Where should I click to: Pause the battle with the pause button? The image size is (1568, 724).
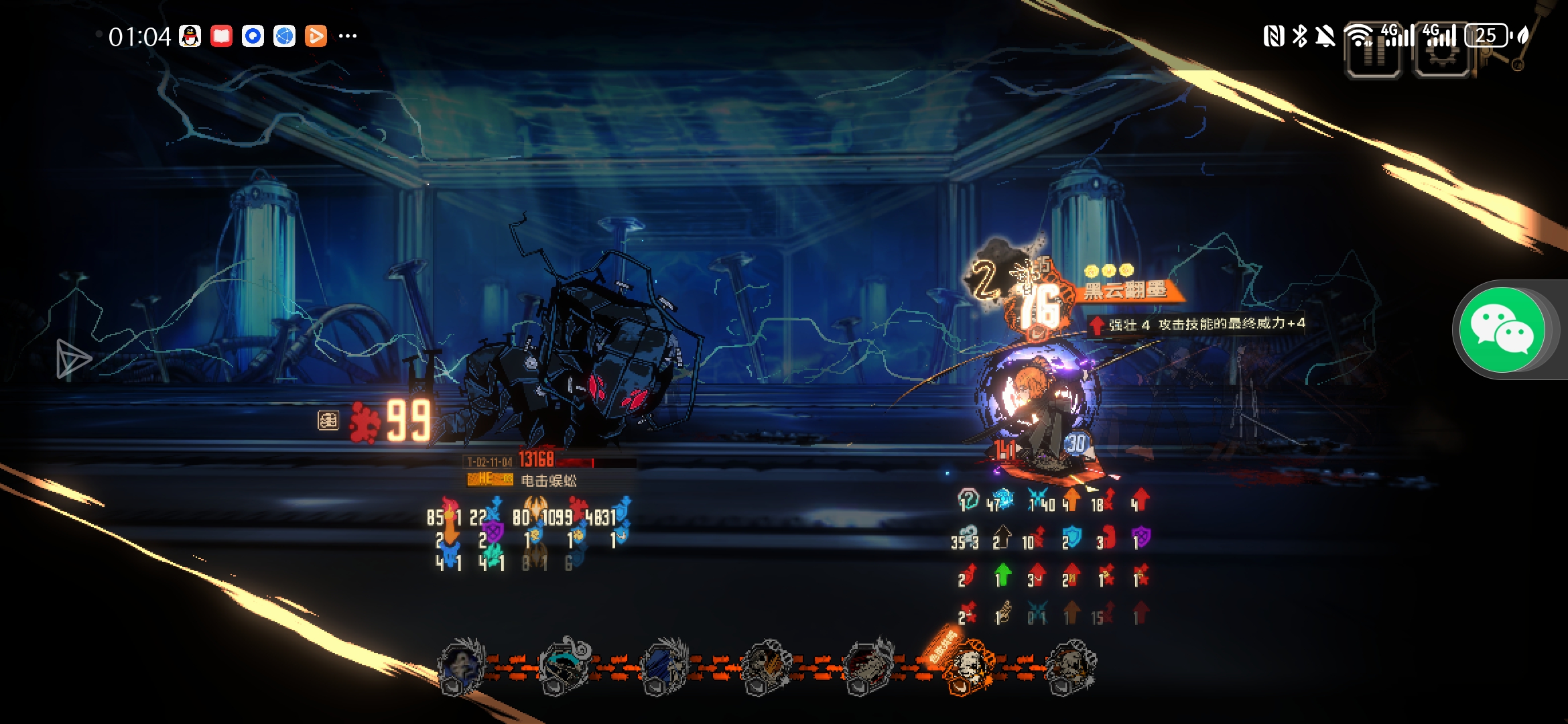tap(1373, 52)
